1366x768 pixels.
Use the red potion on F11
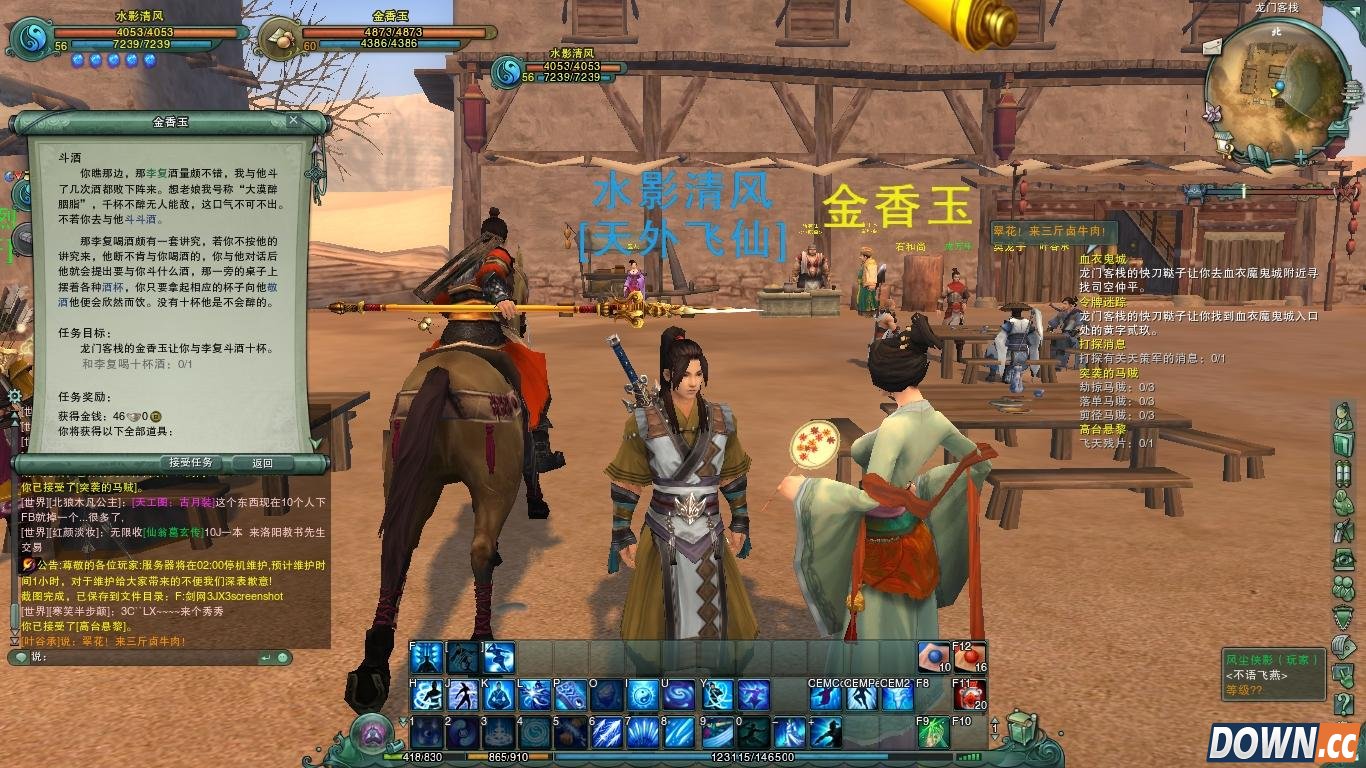point(968,695)
